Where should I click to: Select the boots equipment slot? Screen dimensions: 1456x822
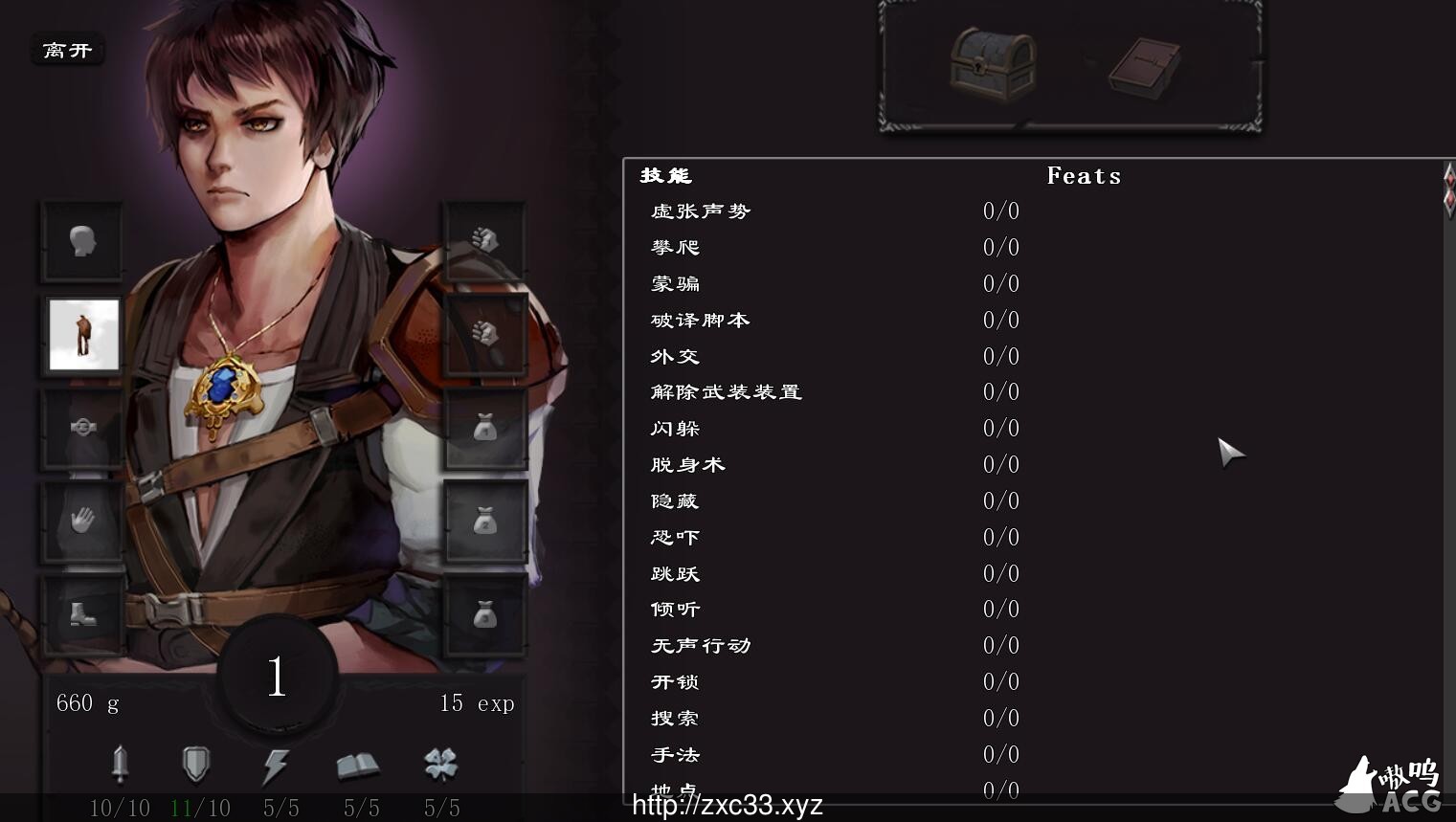(82, 614)
